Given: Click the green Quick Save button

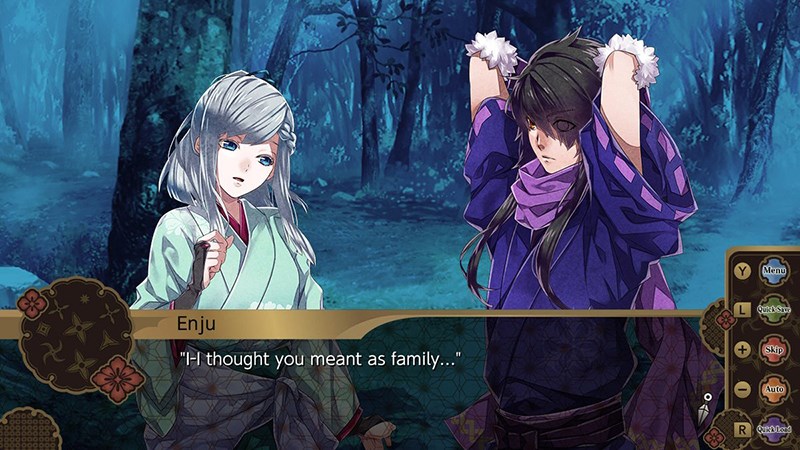Looking at the screenshot, I should 774,311.
